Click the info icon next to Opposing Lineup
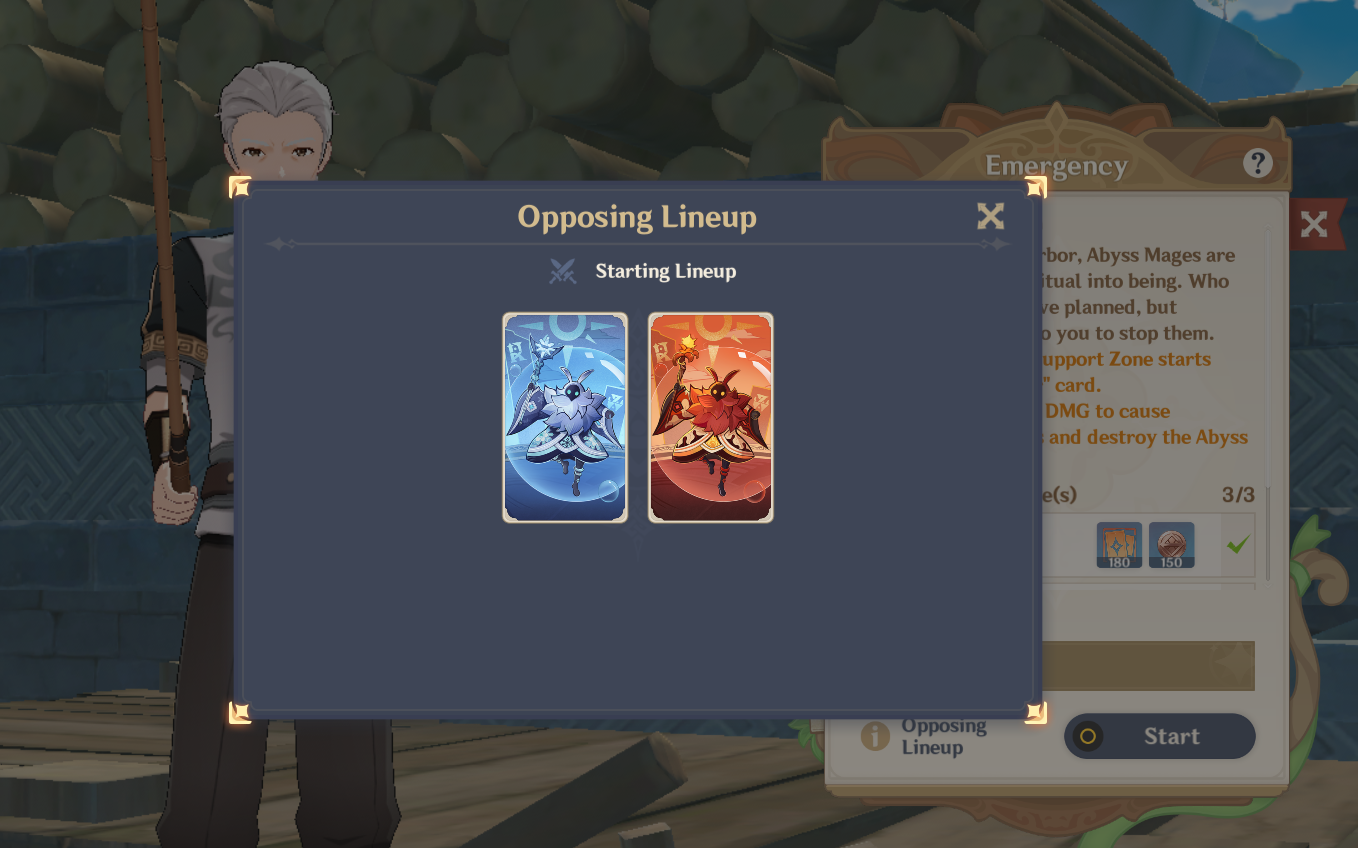 pos(873,735)
